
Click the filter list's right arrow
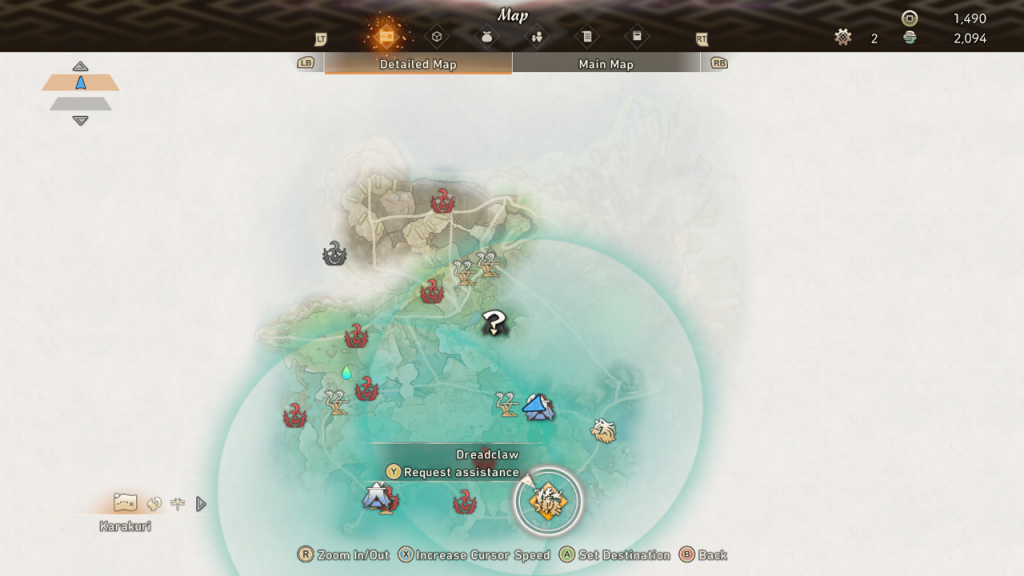pyautogui.click(x=201, y=504)
